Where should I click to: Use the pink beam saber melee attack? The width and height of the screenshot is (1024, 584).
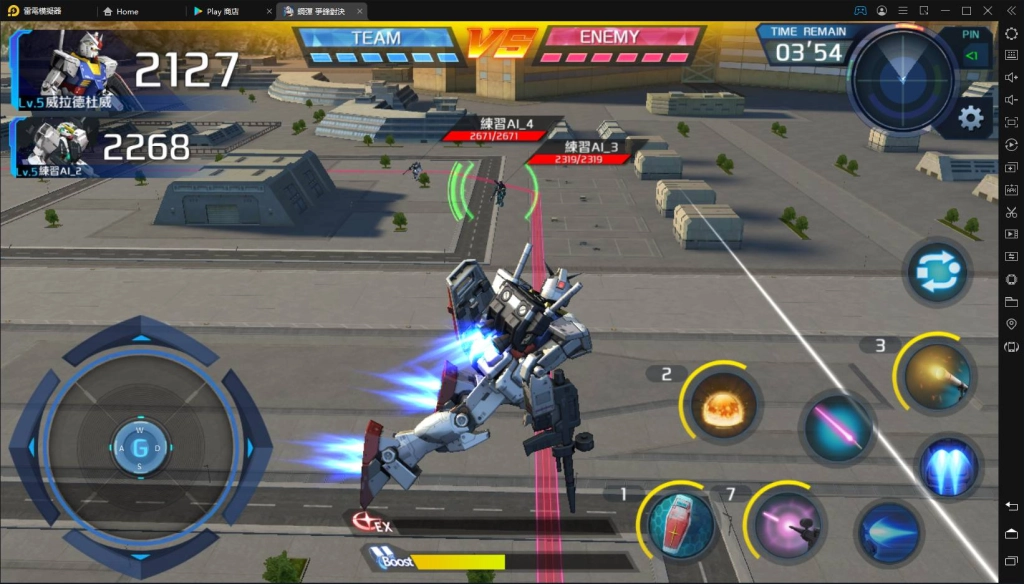click(838, 427)
